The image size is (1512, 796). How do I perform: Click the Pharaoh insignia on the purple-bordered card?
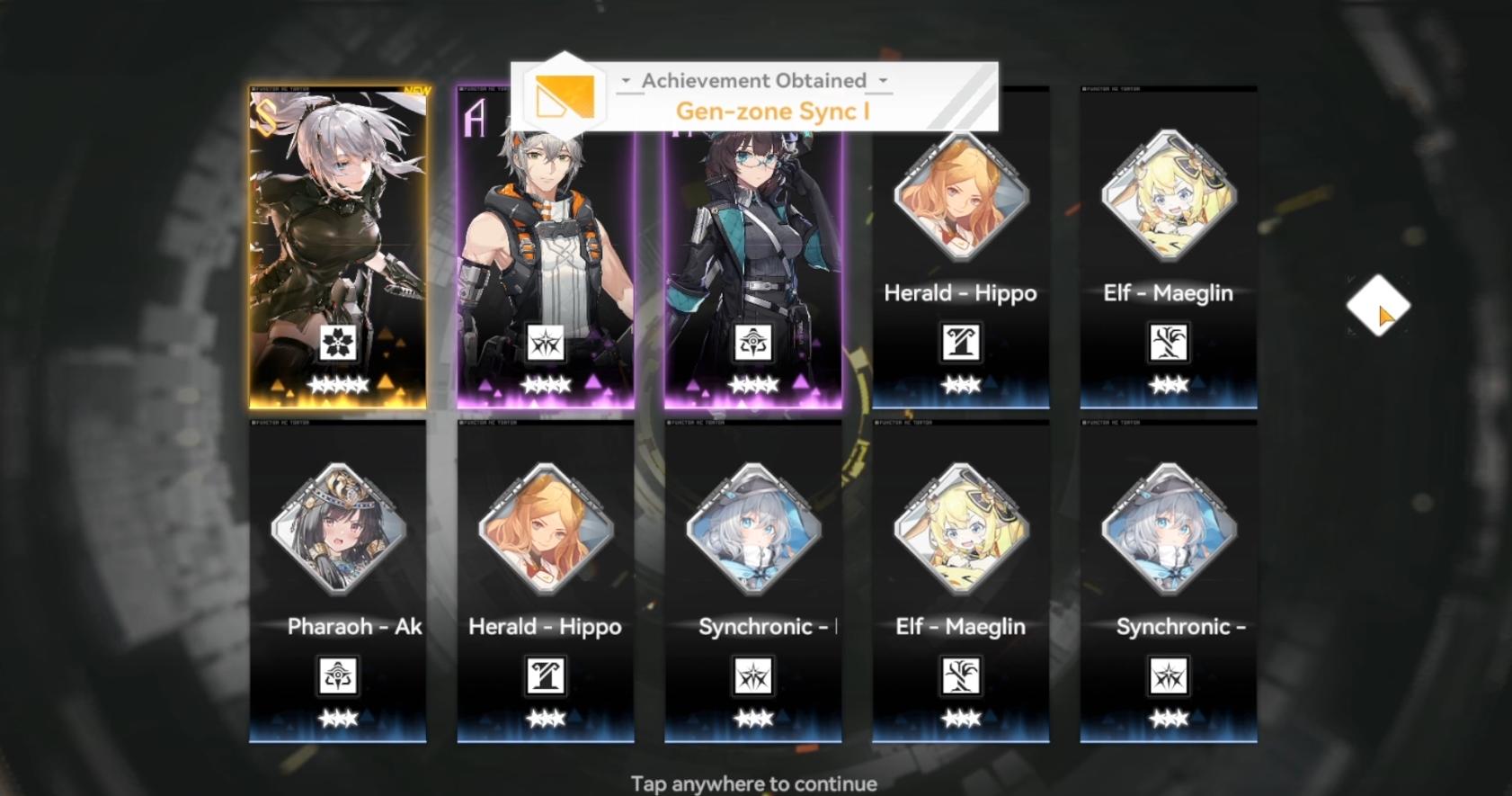pyautogui.click(x=752, y=343)
